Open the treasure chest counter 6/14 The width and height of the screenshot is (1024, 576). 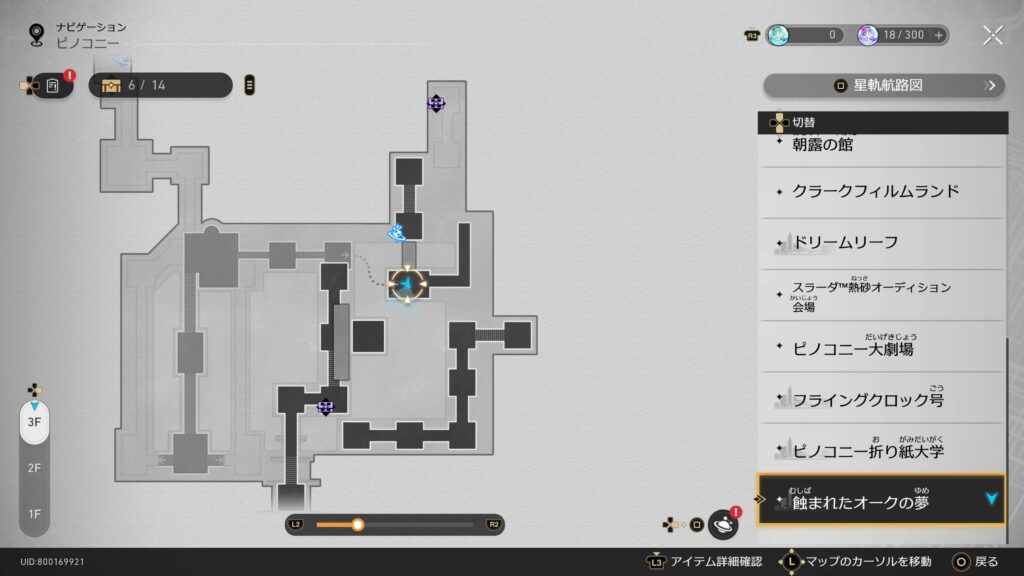pyautogui.click(x=160, y=86)
